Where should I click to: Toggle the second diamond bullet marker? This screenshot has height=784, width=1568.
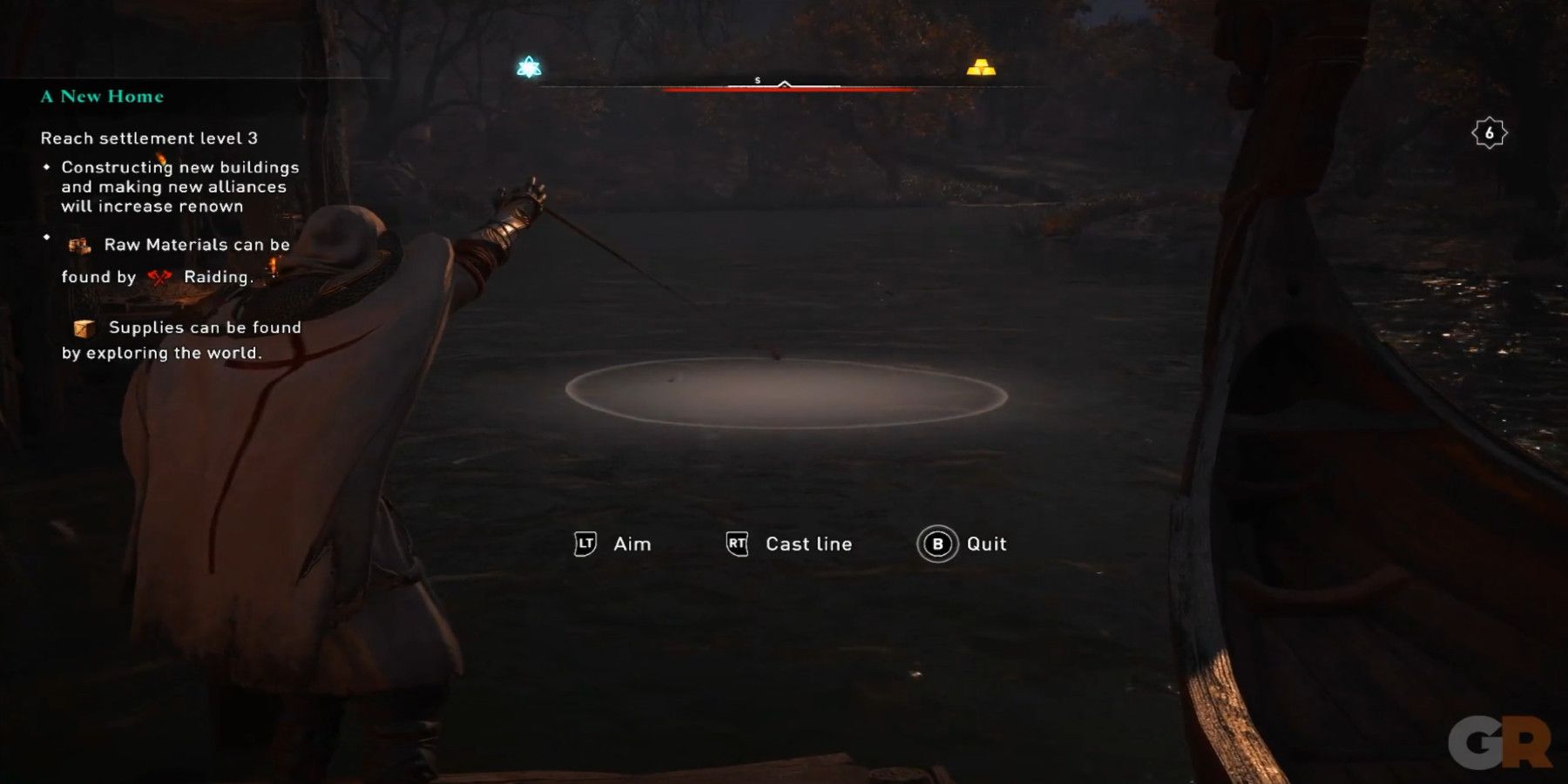click(x=48, y=235)
